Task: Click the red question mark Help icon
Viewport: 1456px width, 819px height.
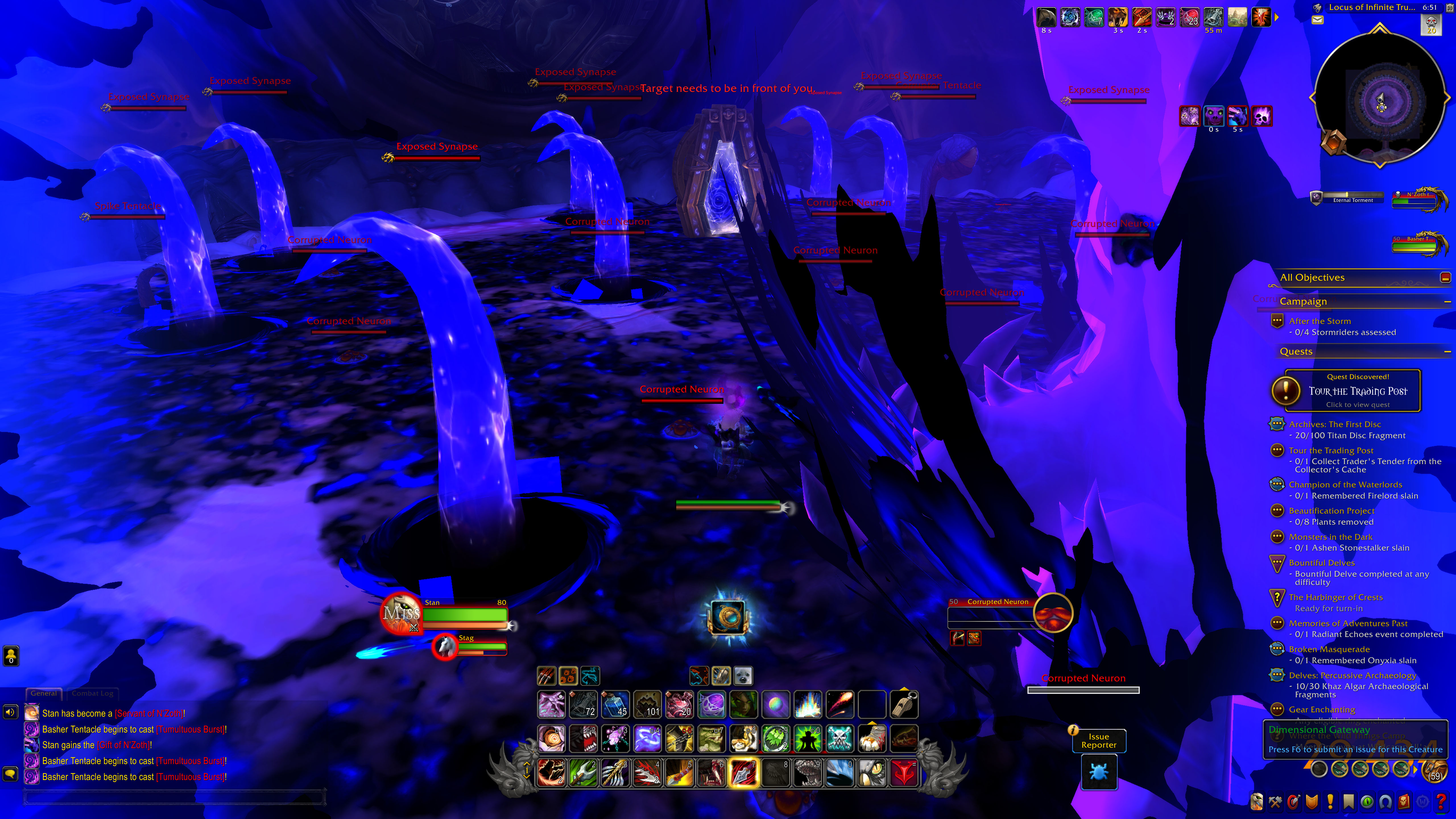Action: (1441, 802)
